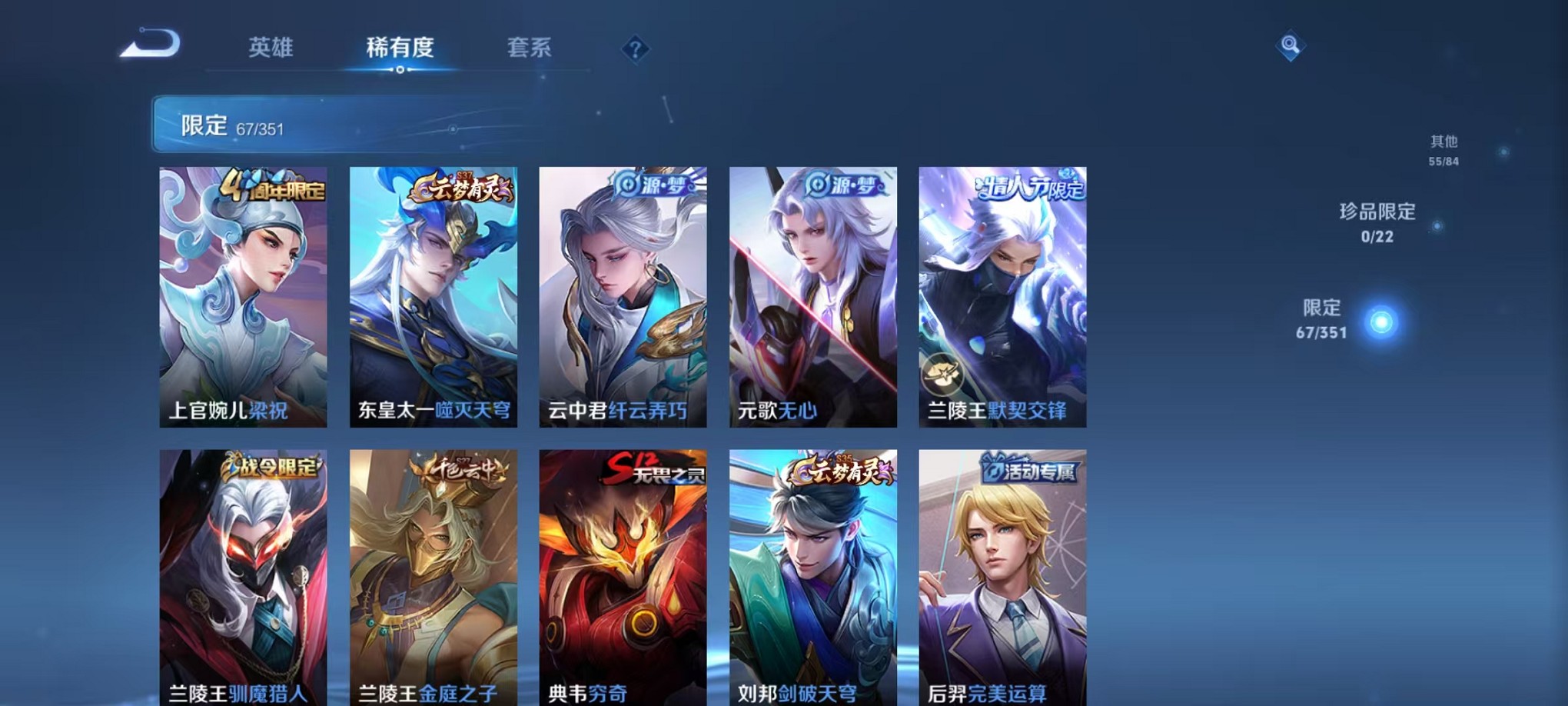Switch to the 英雄 tab
Viewport: 1568px width, 706px height.
(x=272, y=48)
